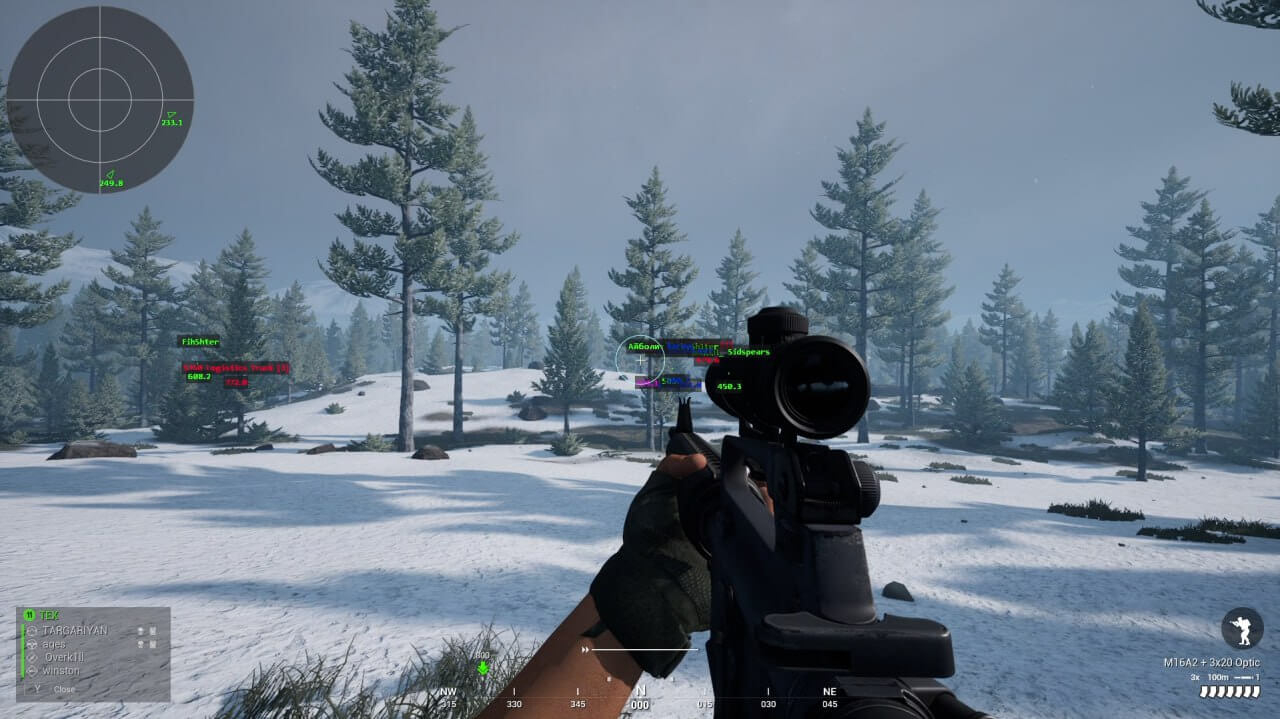Choose squad member ages in the list
This screenshot has width=1280, height=719.
(x=54, y=644)
